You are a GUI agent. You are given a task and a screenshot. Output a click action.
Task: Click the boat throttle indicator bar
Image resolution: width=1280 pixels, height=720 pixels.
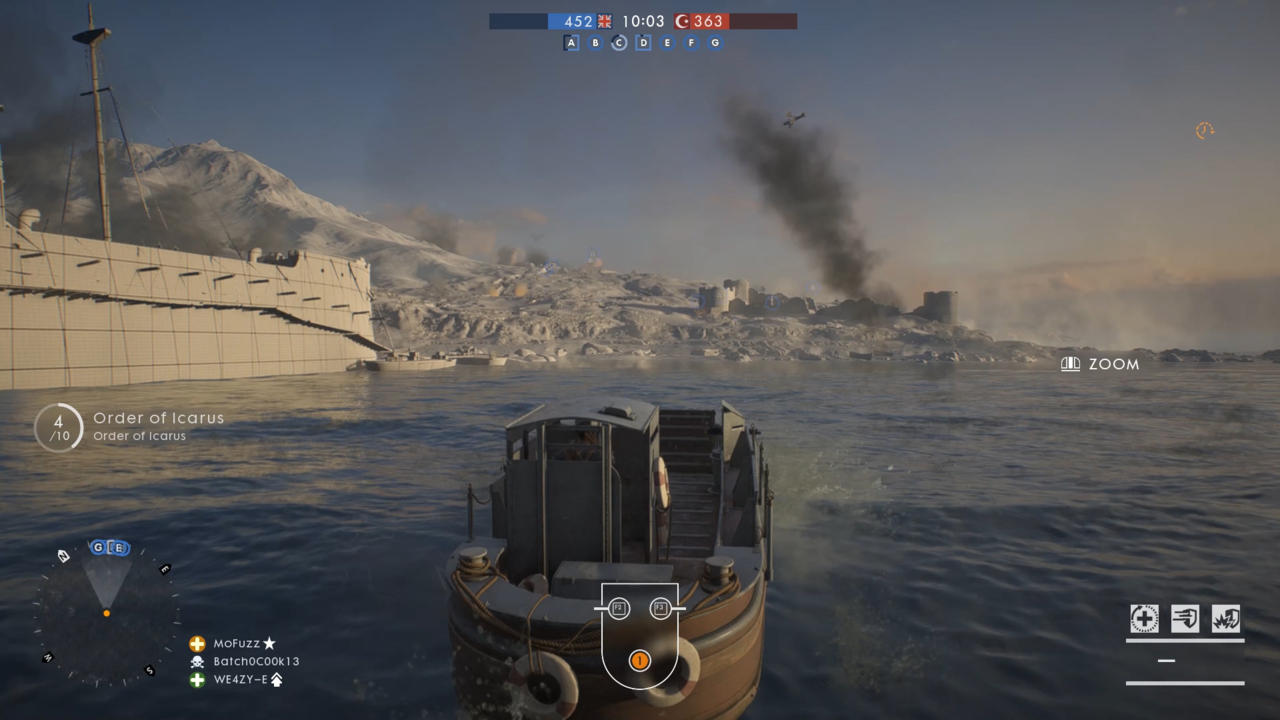(1166, 660)
